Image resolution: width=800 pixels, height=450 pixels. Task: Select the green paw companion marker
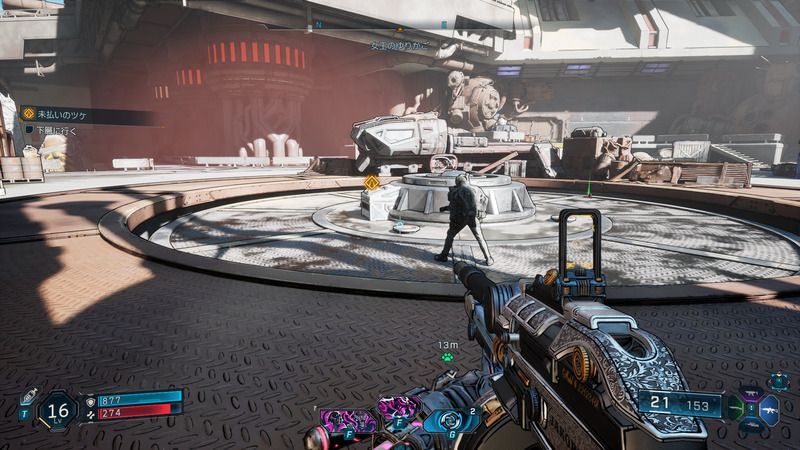447,356
